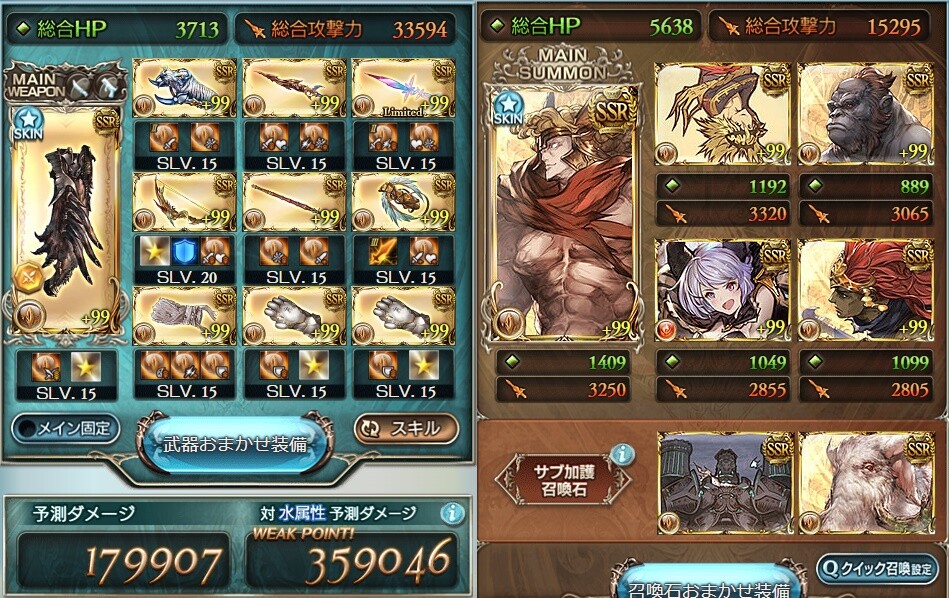Click the 武器おまかせ装備 auto-equip button

tap(234, 444)
